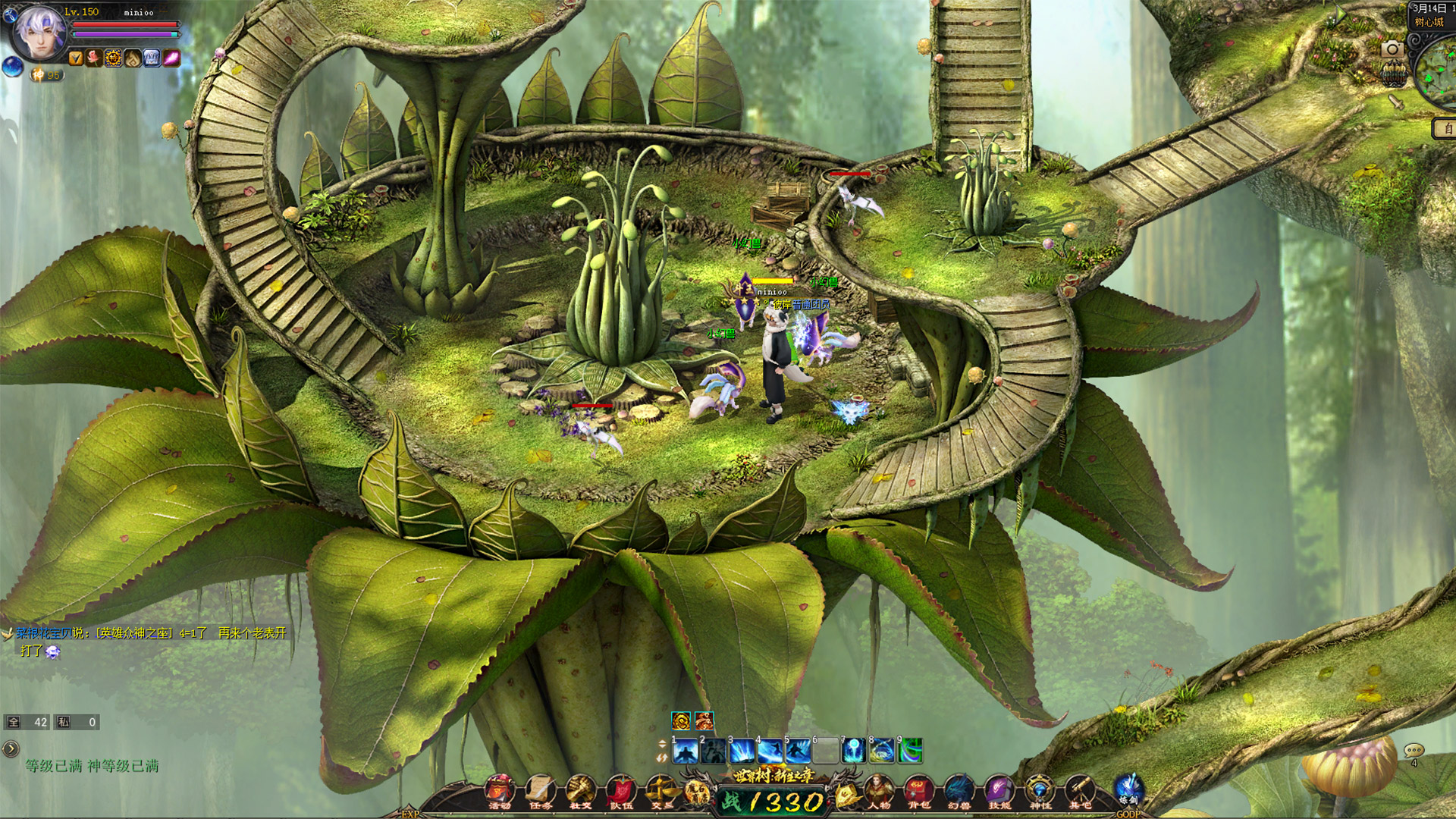Select the pink rose buff icon
This screenshot has width=1456, height=819.
[x=94, y=58]
